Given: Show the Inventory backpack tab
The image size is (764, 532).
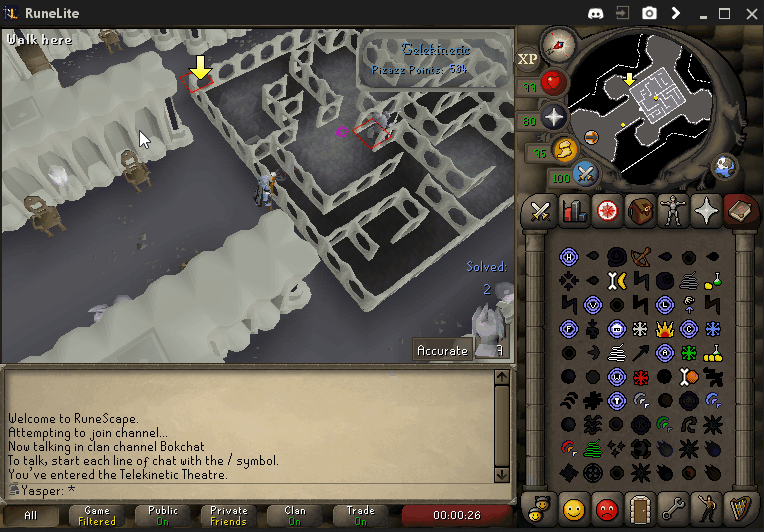Looking at the screenshot, I should 640,211.
